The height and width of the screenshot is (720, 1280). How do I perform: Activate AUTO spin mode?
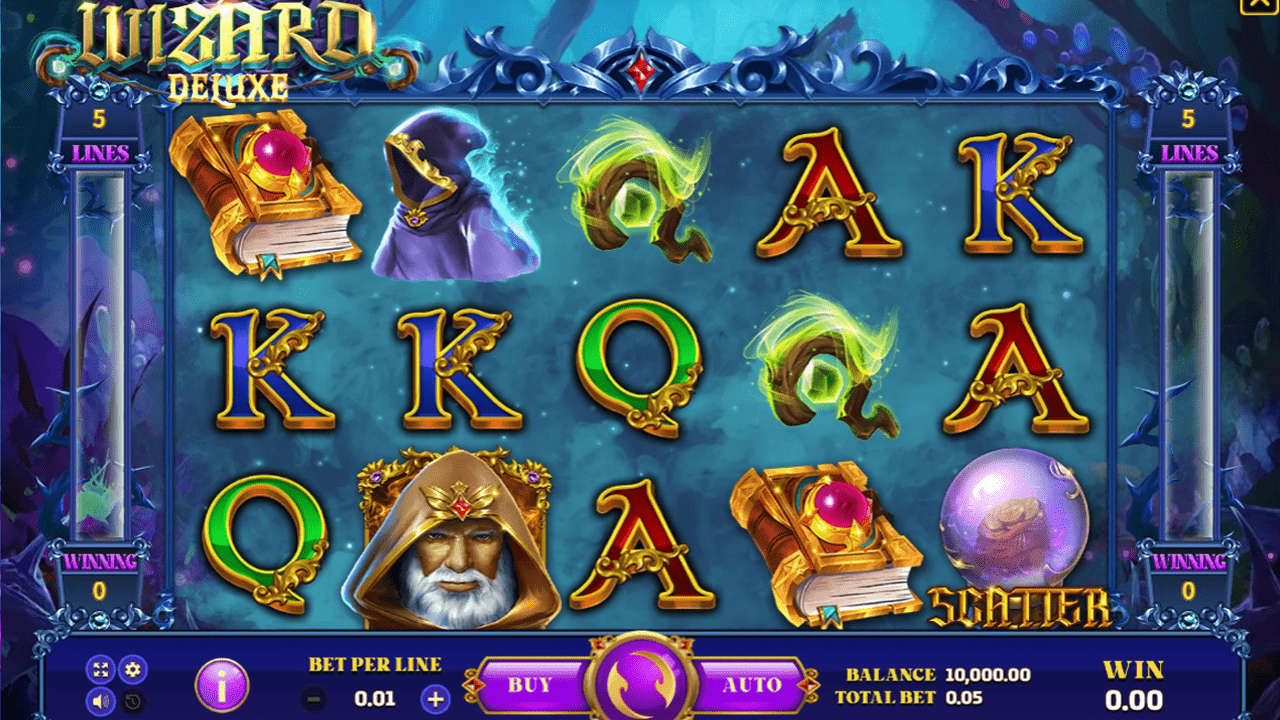coord(751,685)
